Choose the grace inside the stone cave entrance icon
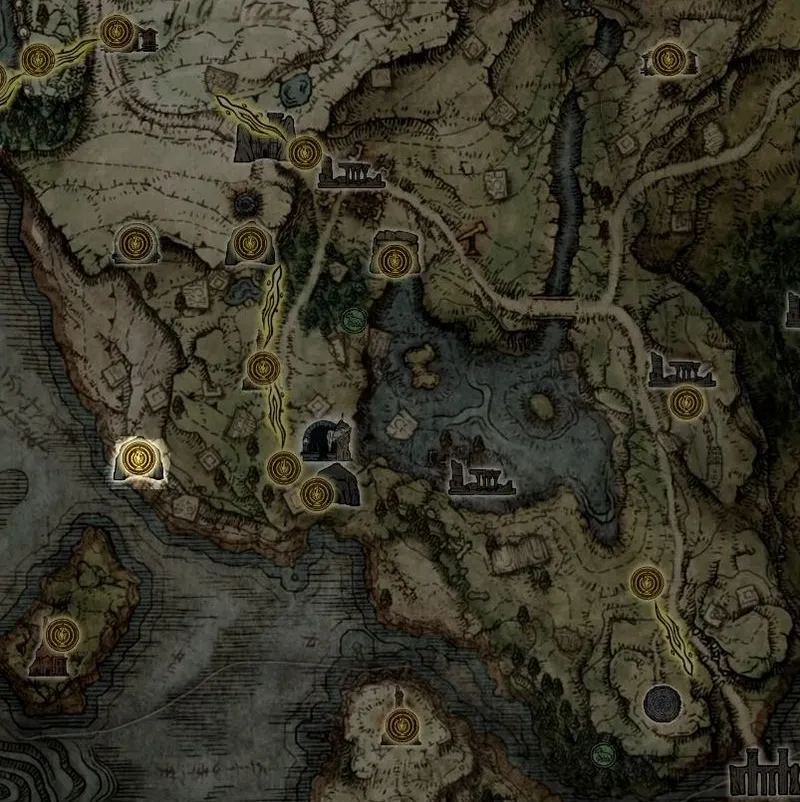Viewport: 800px width, 802px height. (392, 260)
